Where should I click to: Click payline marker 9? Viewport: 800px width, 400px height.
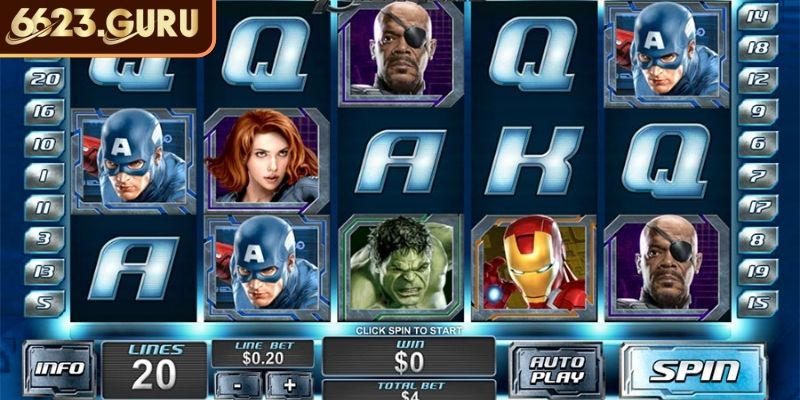pos(757,111)
